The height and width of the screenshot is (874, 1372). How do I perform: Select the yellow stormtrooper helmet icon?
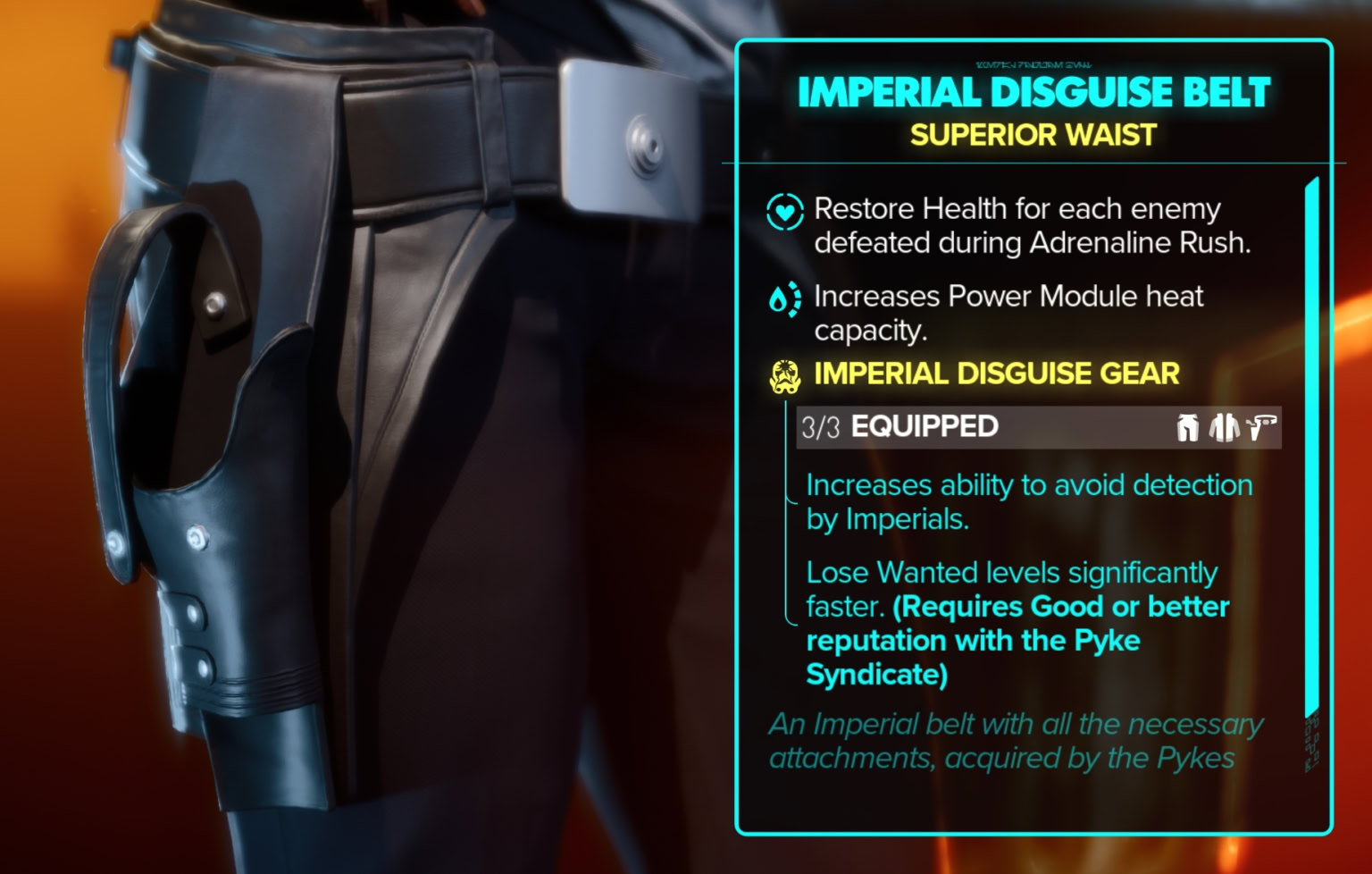click(785, 375)
